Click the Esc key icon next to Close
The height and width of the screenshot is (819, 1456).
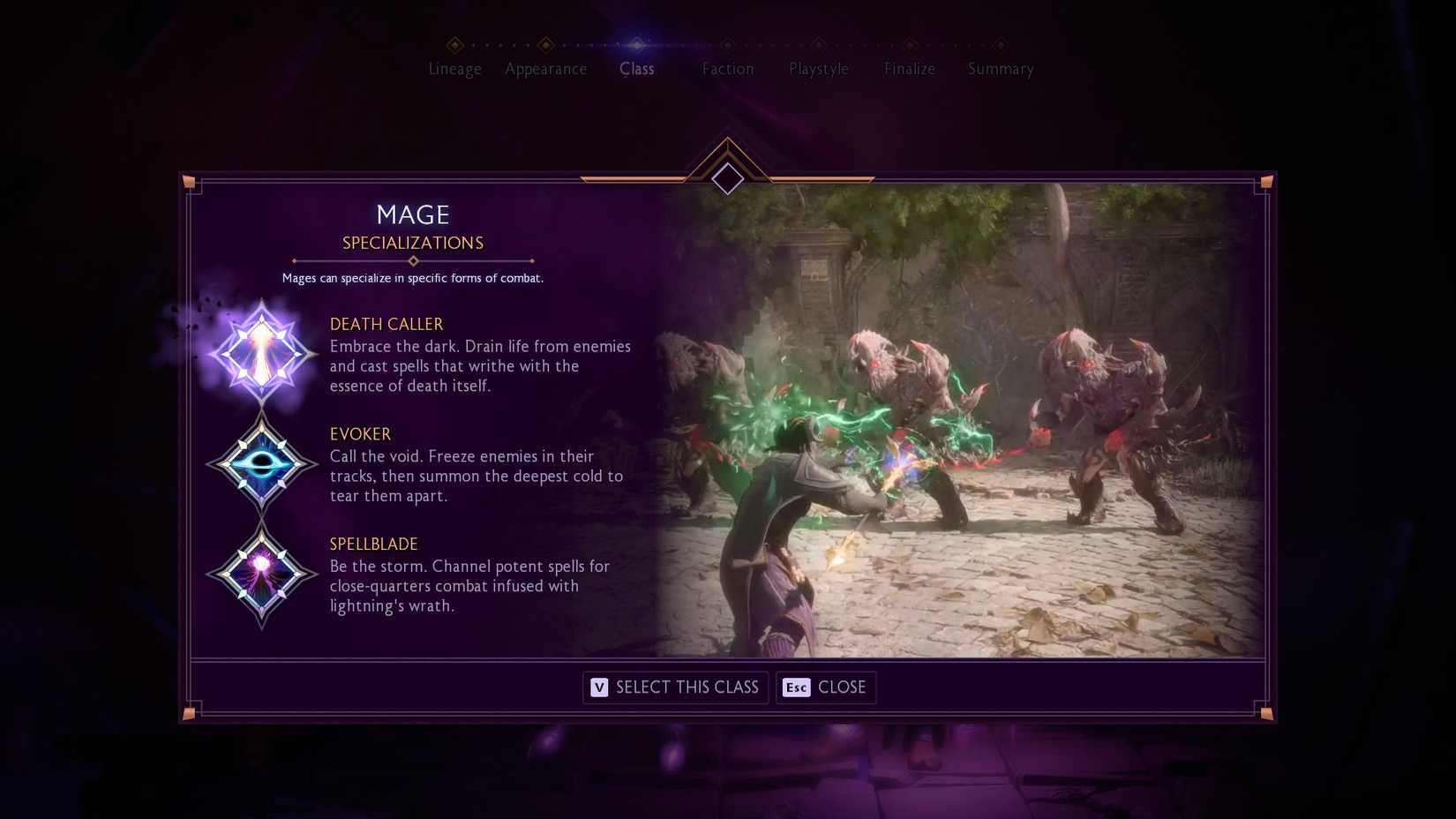point(797,688)
